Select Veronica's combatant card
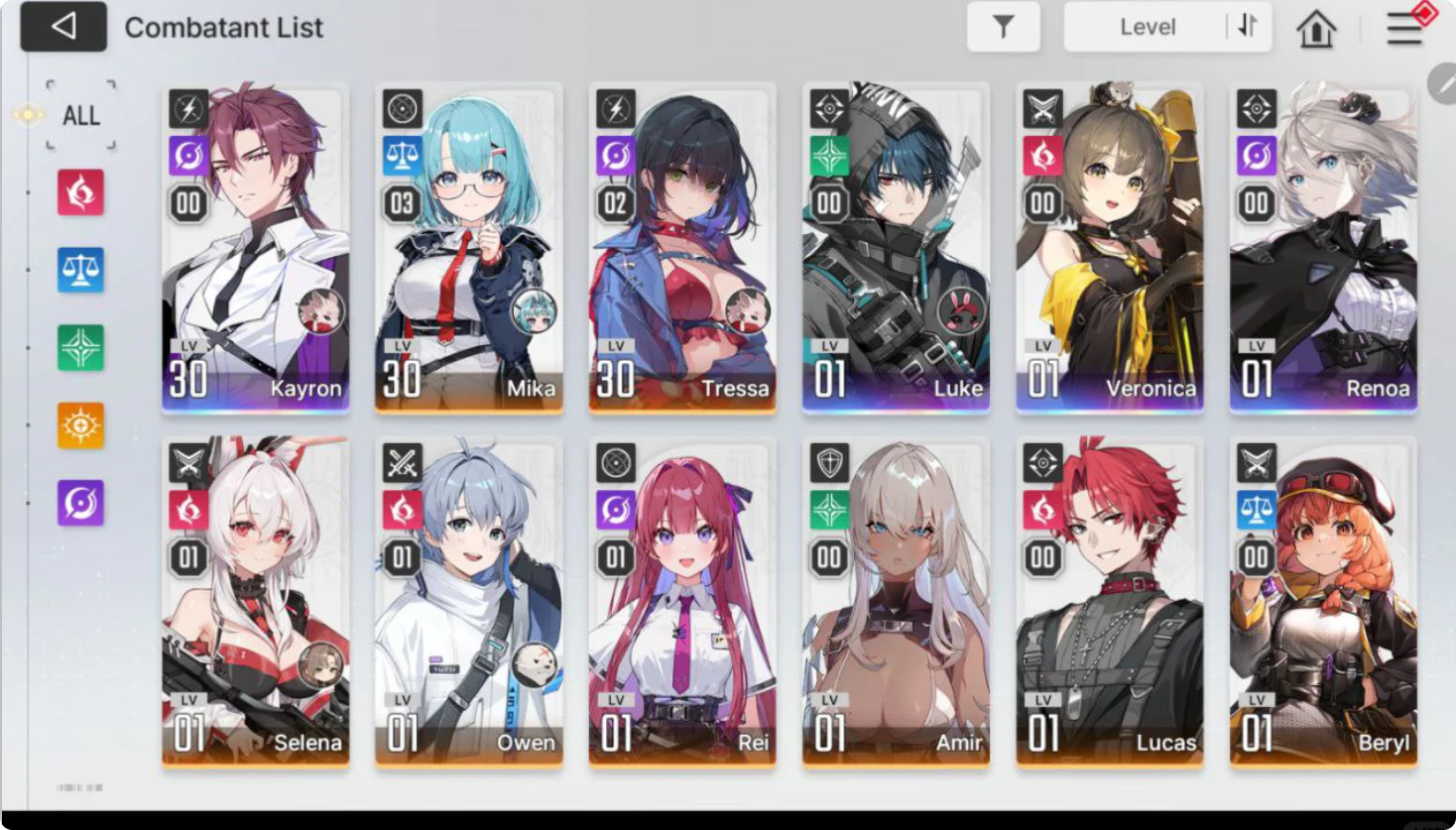Viewport: 1456px width, 830px height. pos(1109,248)
